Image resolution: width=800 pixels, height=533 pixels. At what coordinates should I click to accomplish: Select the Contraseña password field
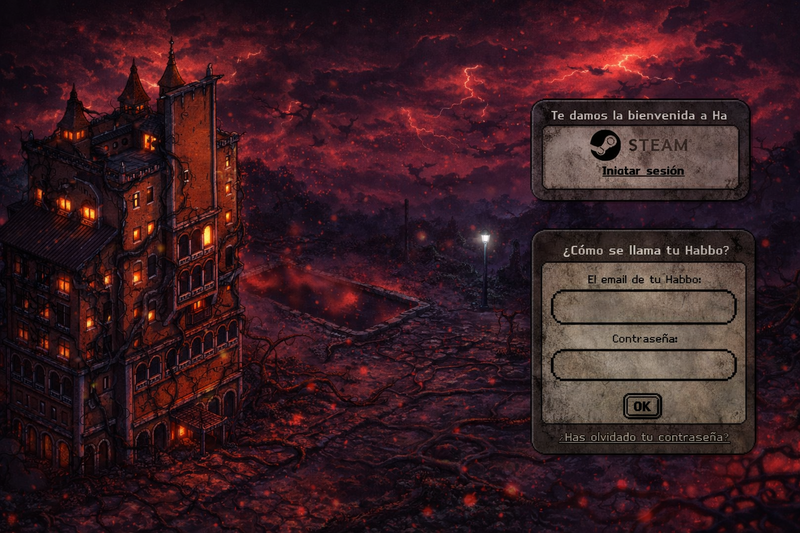643,365
